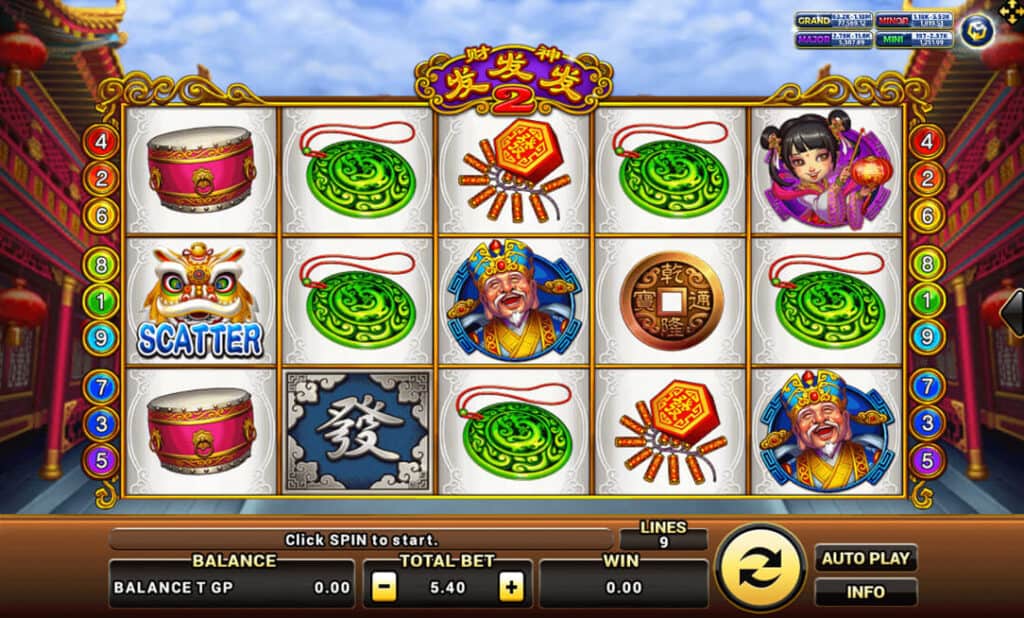Expand the side panel with the black arrow

coord(1012,315)
